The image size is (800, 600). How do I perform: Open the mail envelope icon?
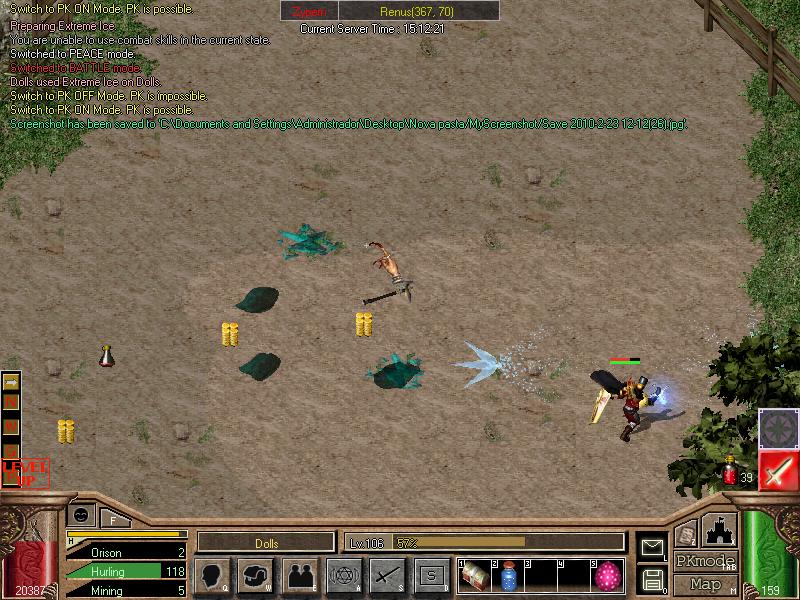(652, 546)
